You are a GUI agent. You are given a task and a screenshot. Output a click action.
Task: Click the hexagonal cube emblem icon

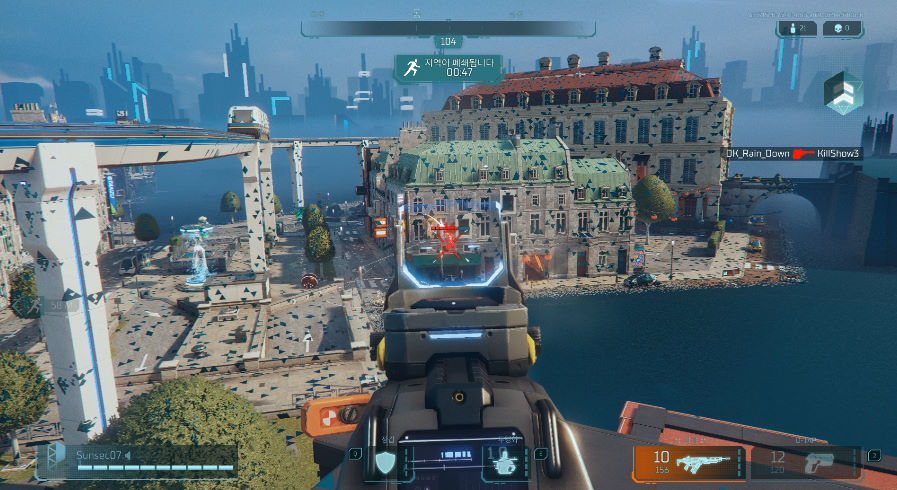coord(841,92)
